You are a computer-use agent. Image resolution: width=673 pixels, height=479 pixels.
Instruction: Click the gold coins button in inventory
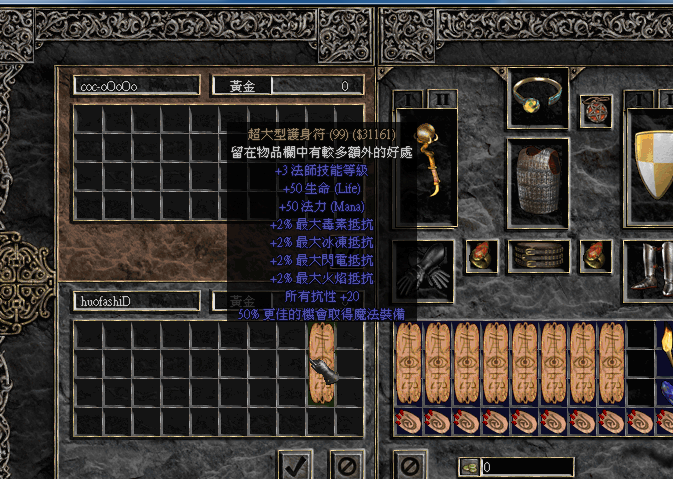[x=469, y=467]
